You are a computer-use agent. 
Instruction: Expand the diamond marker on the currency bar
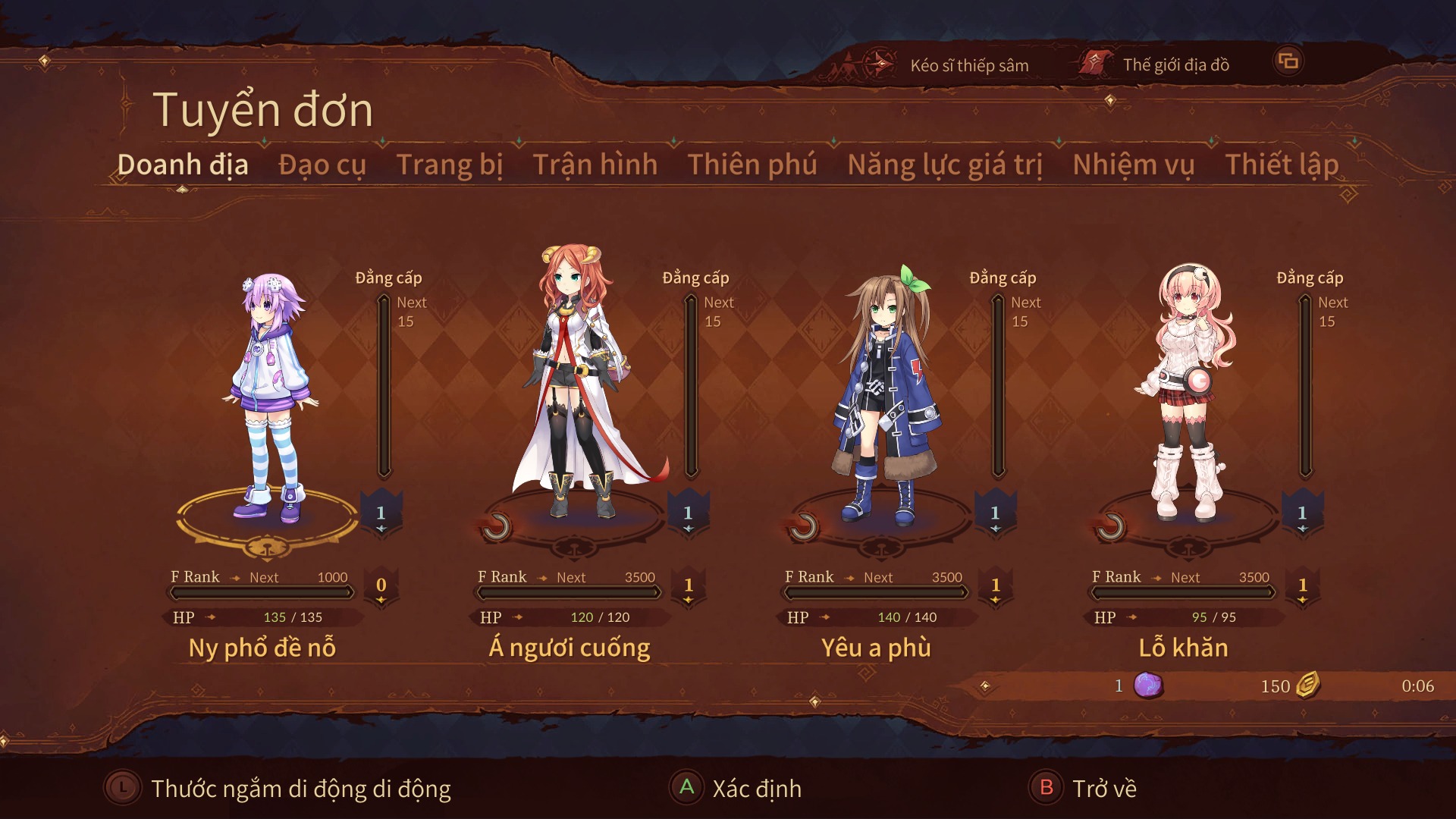[985, 685]
